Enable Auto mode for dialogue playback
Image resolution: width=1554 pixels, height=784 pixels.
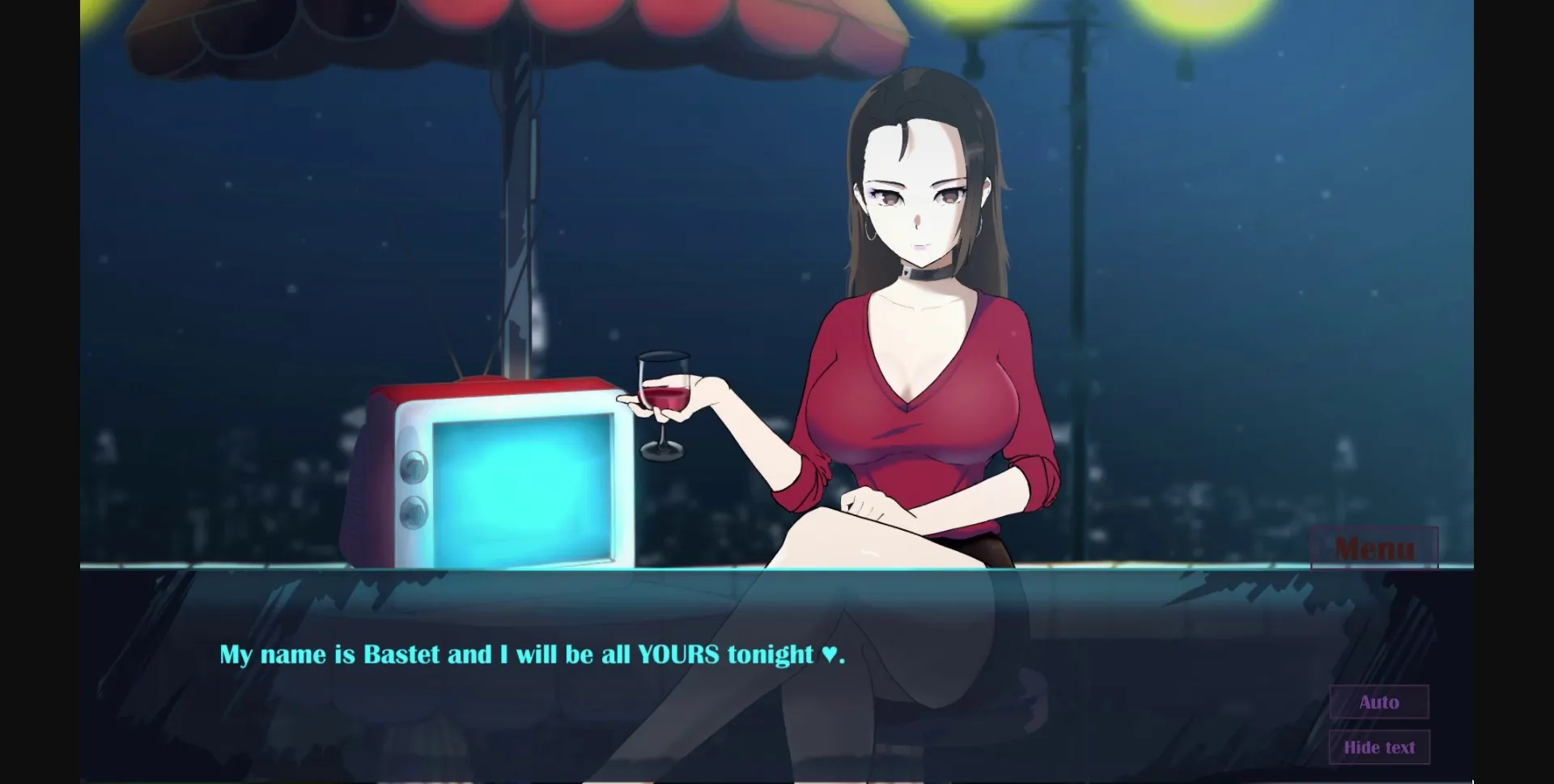(x=1378, y=702)
